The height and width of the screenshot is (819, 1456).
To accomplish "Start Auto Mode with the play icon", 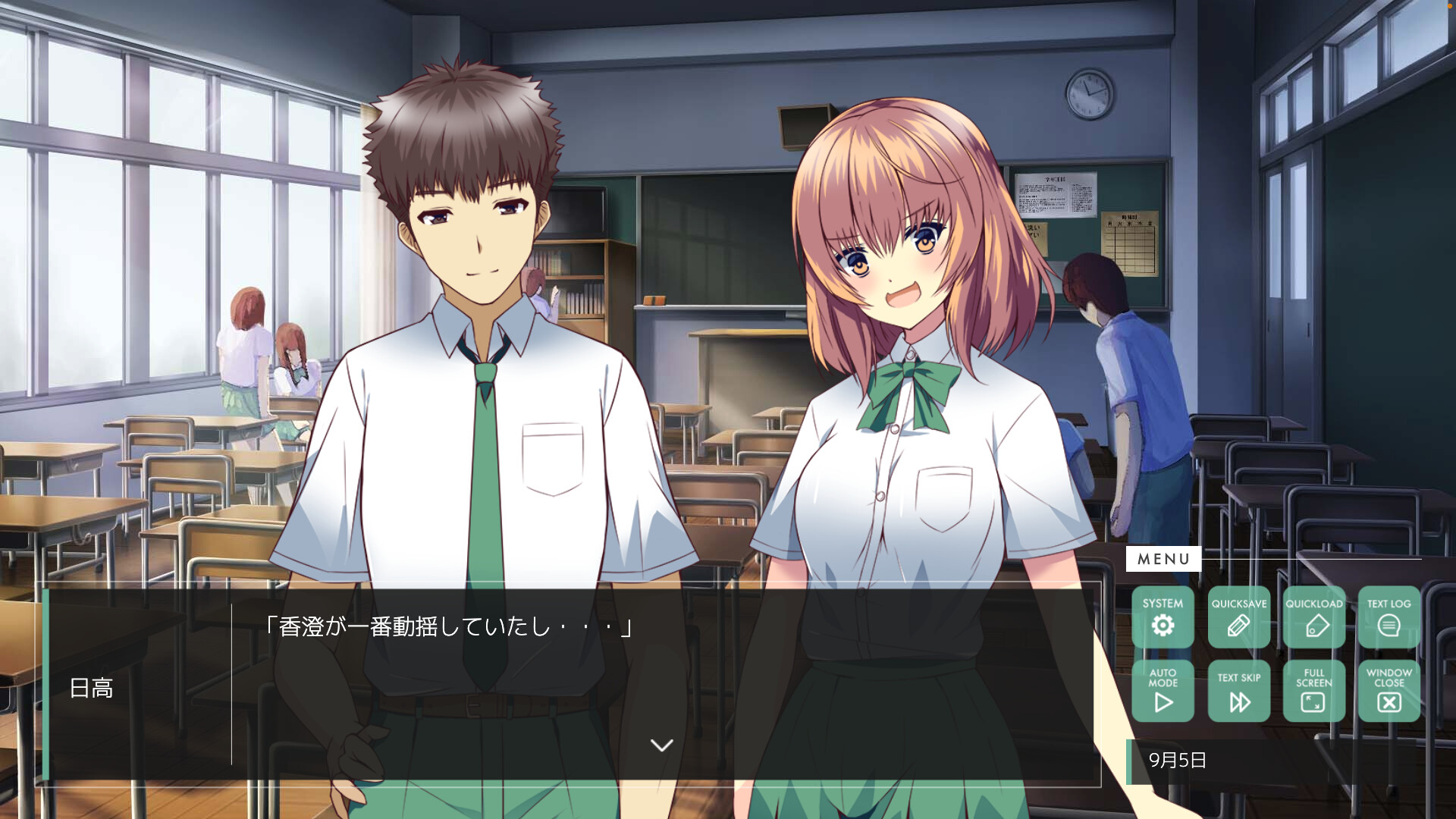I will (x=1163, y=701).
